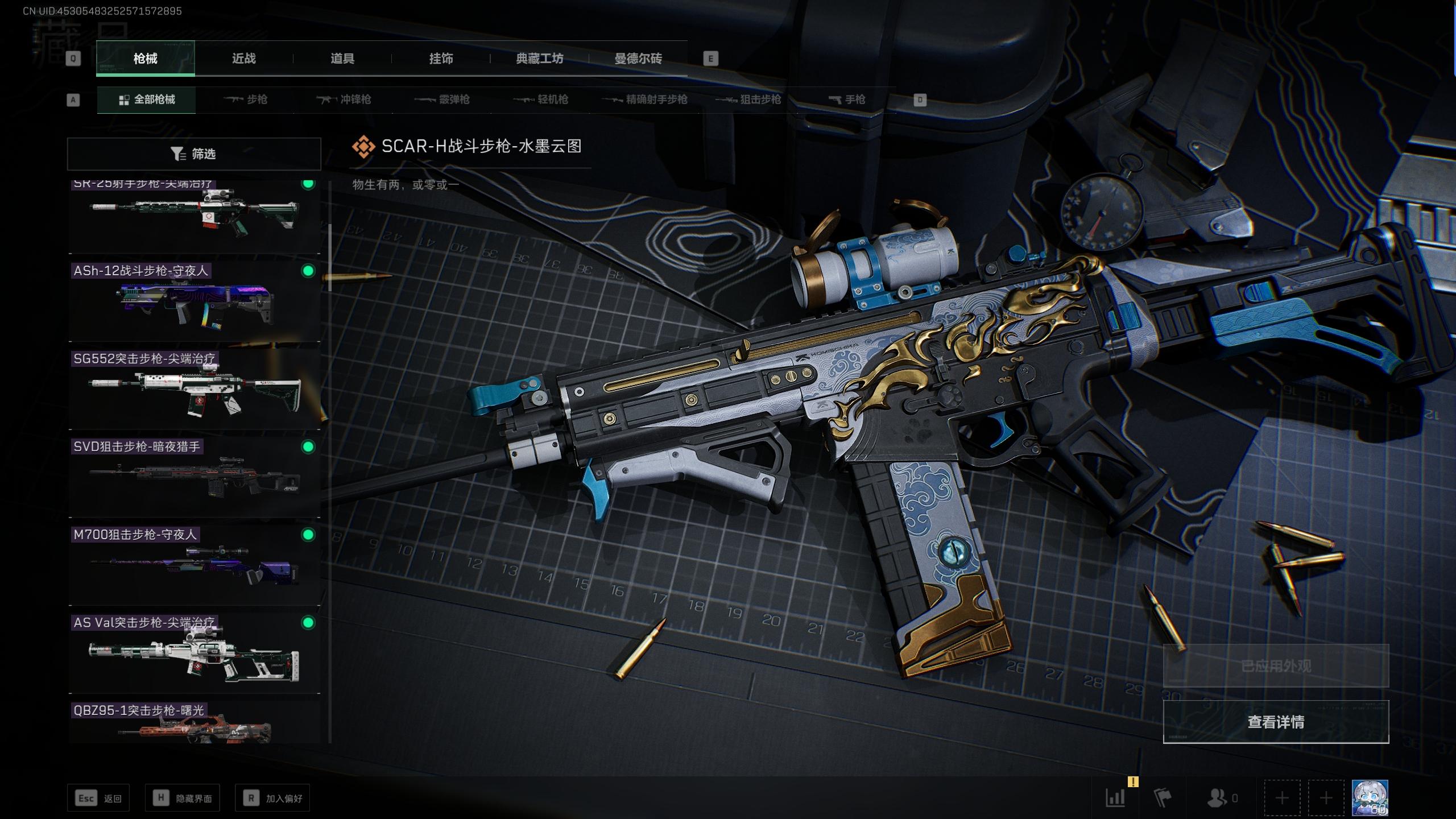Select 精确射手步枪 marksman rifle category
The image size is (1456, 819).
tap(645, 100)
